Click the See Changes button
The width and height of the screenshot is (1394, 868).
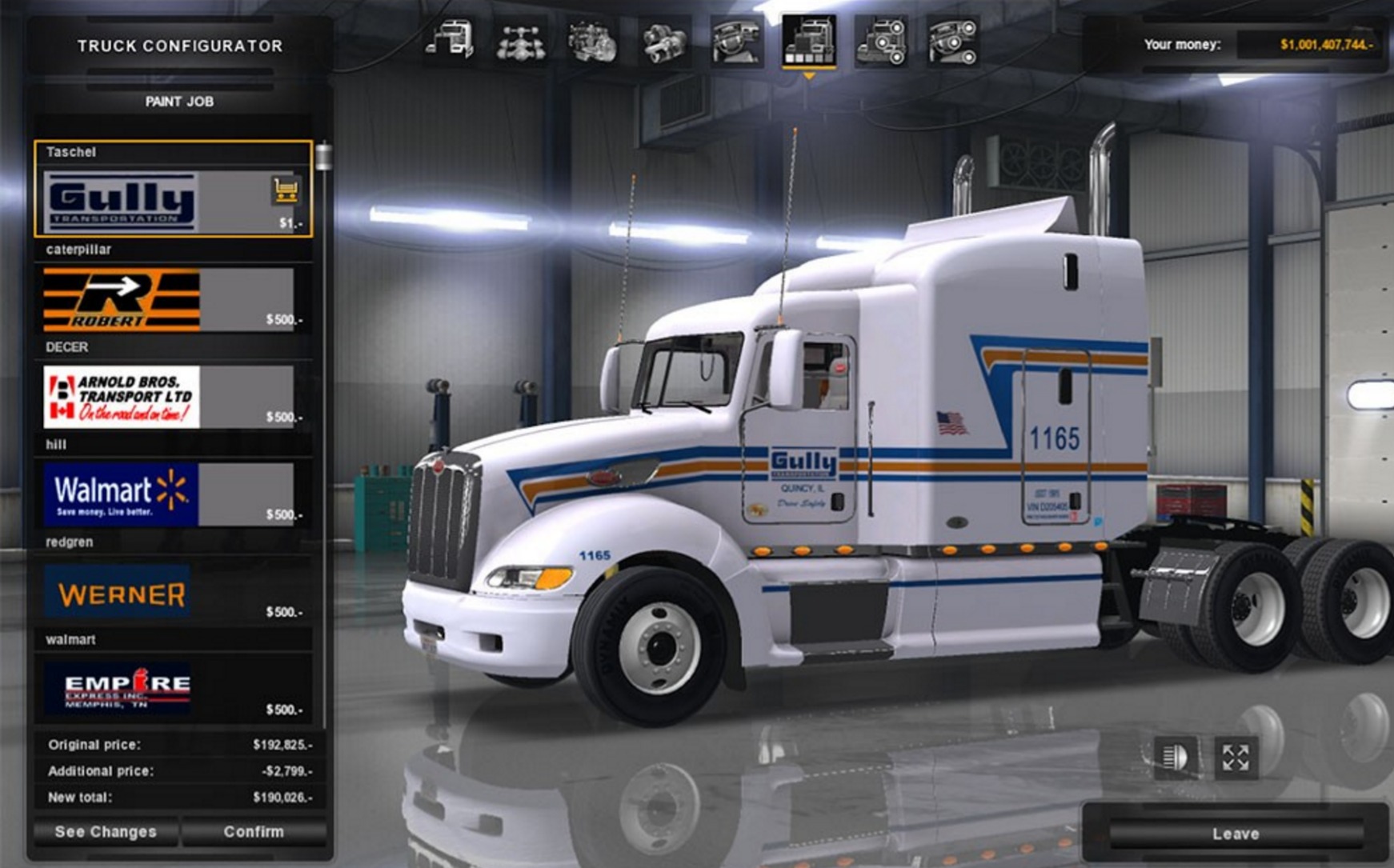106,832
